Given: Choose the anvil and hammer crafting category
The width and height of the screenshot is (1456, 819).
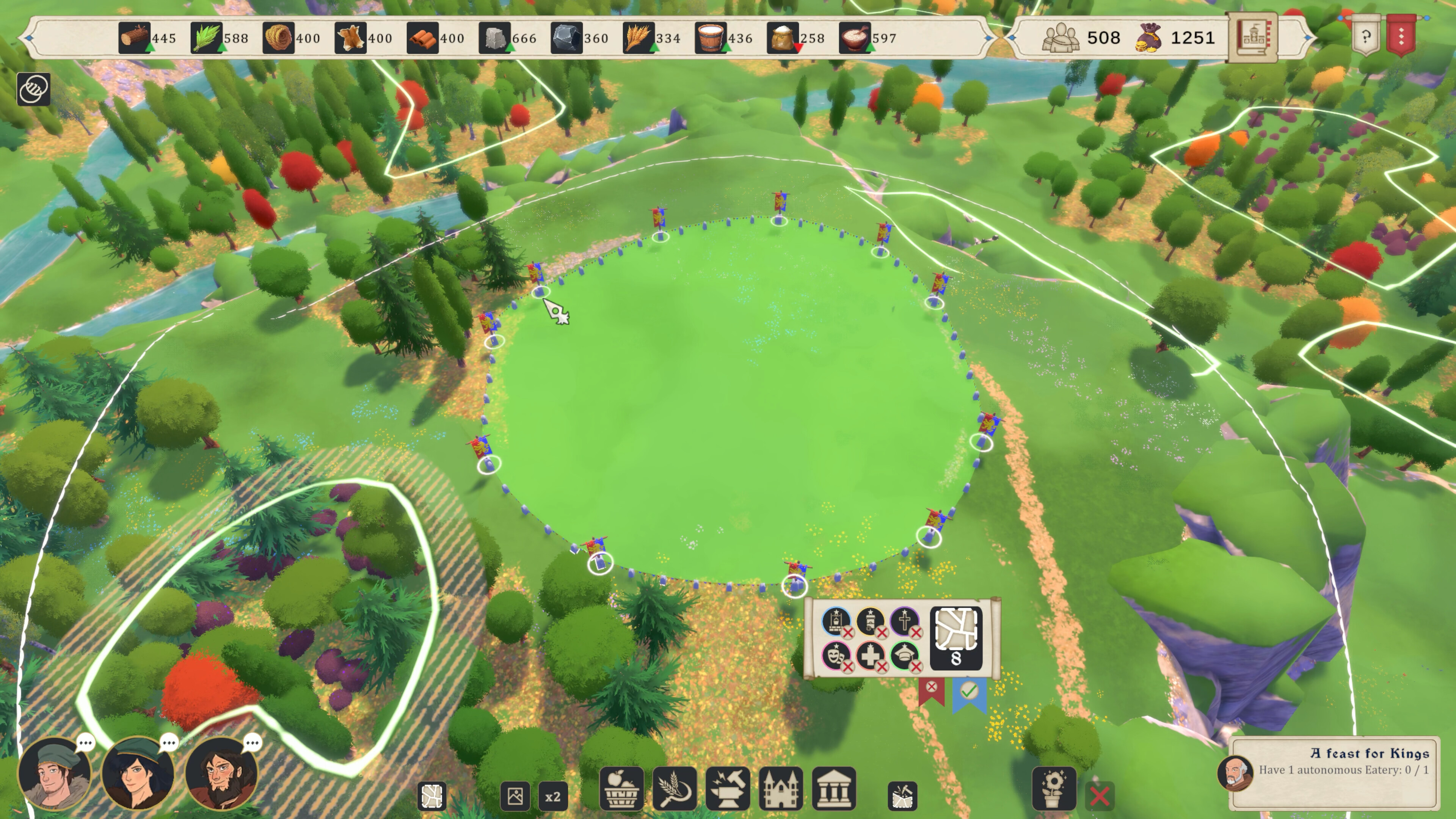Looking at the screenshot, I should (728, 789).
